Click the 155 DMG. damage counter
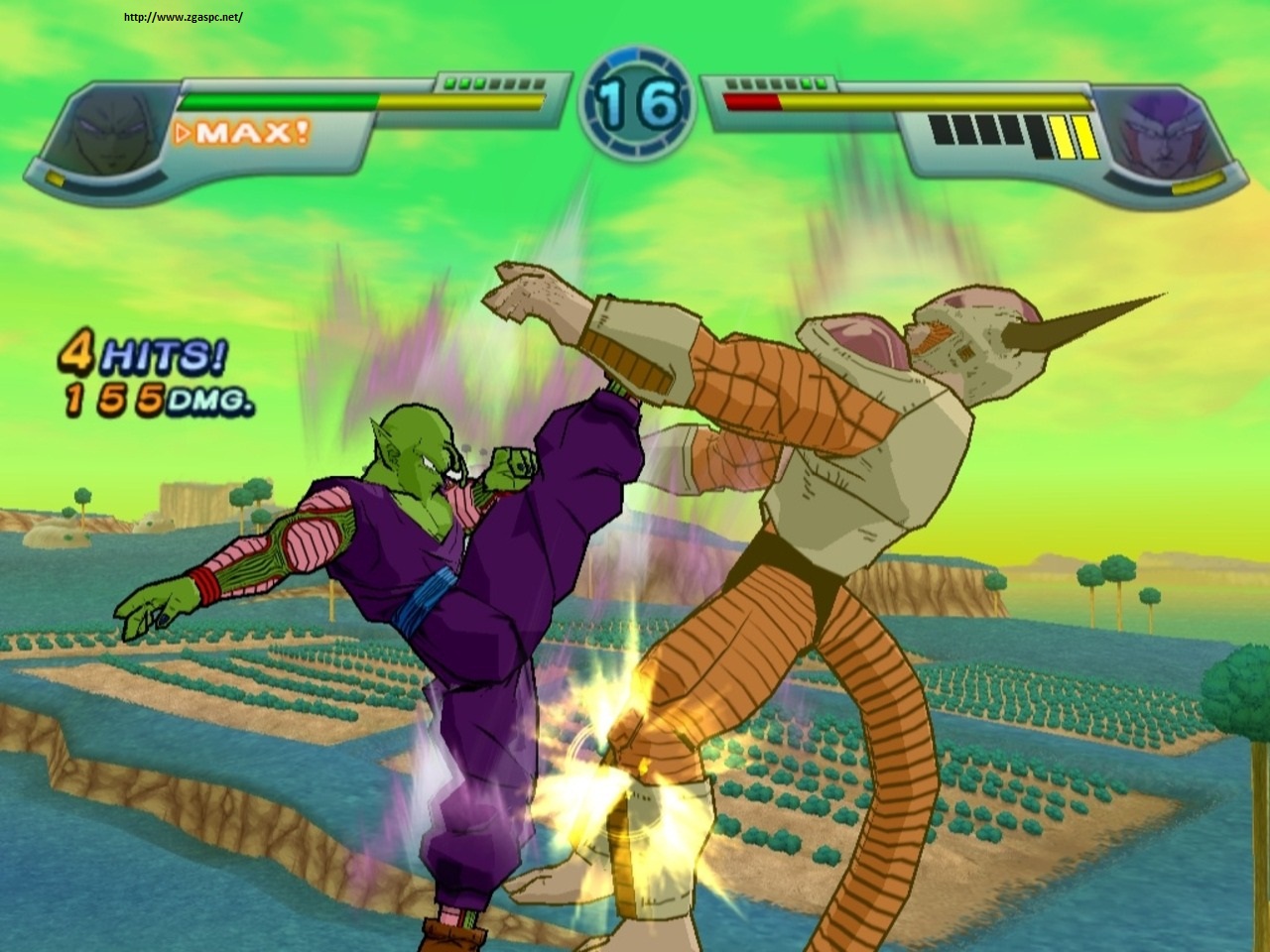Screen dimensions: 1270x952 [x=159, y=397]
